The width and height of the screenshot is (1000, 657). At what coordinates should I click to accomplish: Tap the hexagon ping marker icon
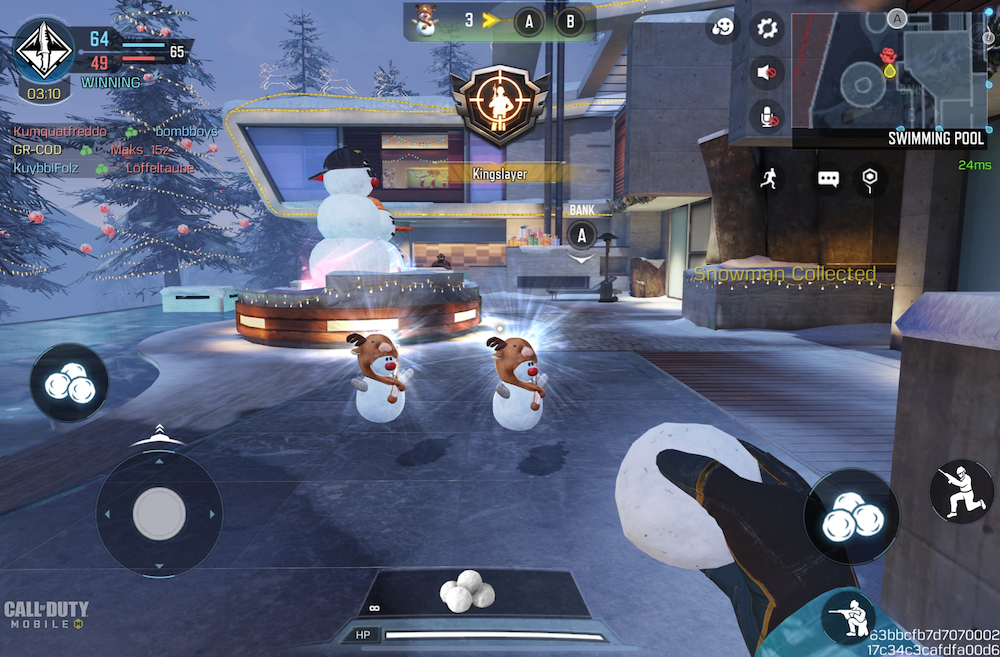point(870,179)
